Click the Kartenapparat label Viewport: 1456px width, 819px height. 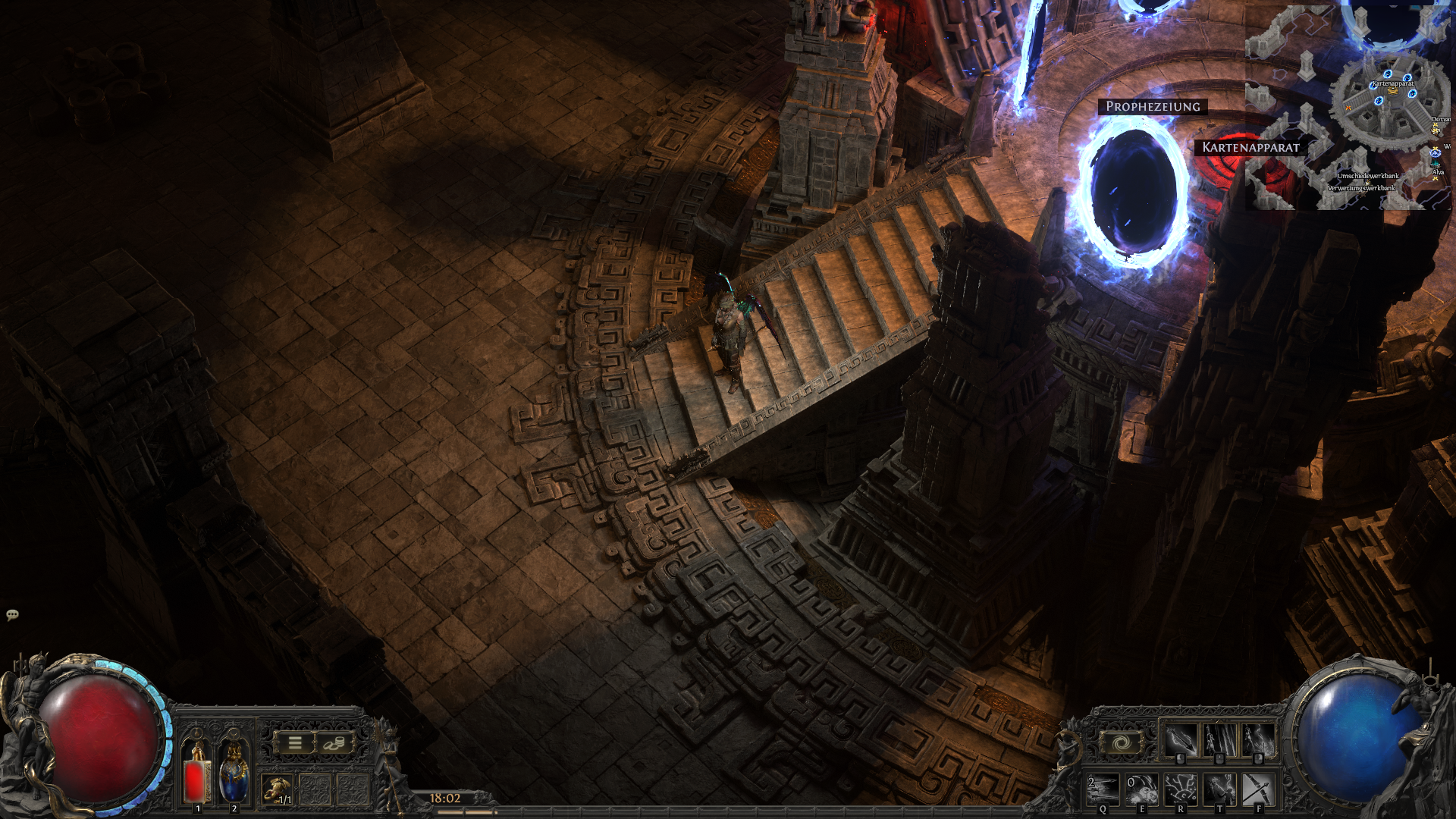1250,147
